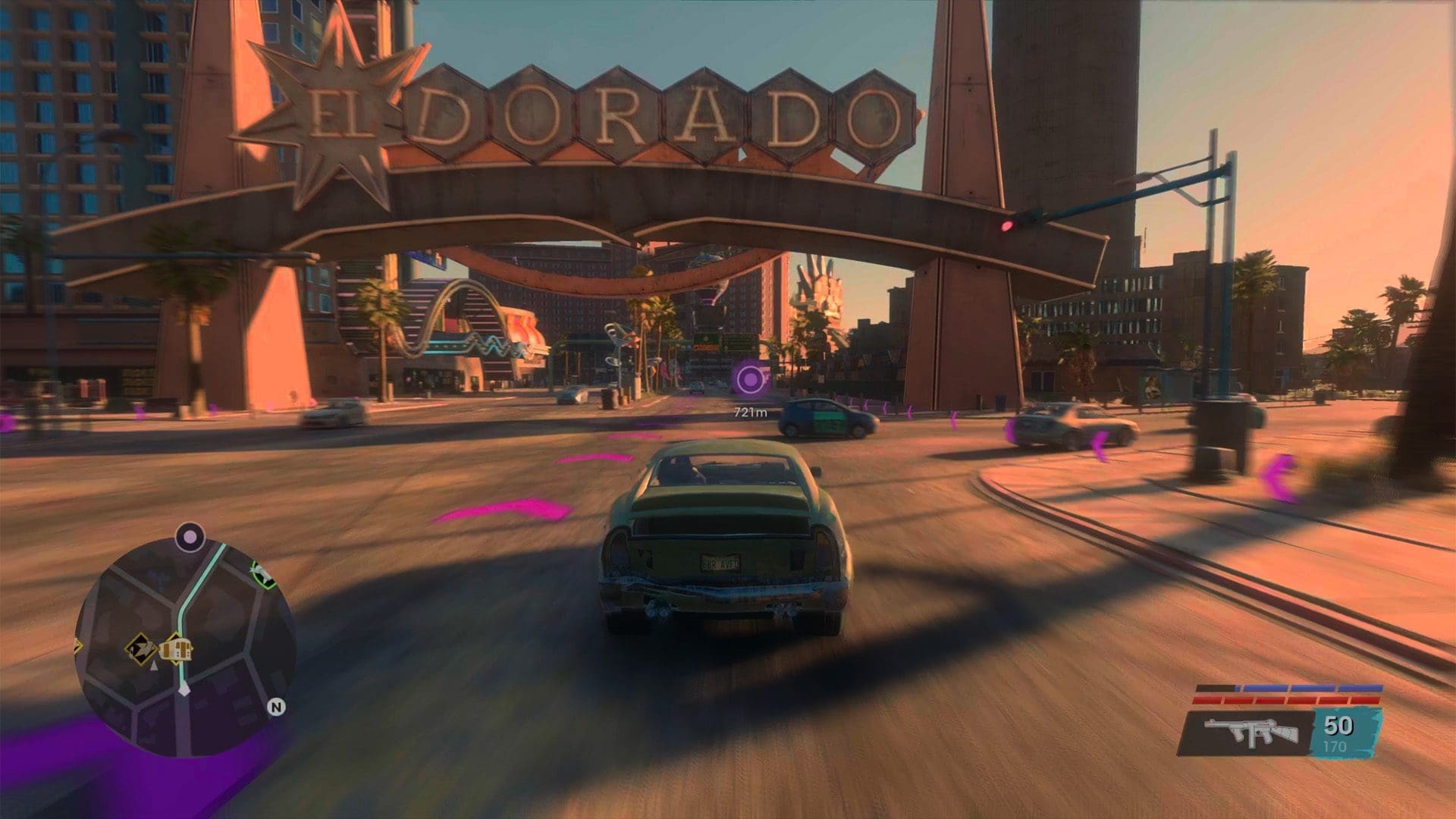The height and width of the screenshot is (819, 1456).
Task: Click the black diamond marker beside the chest
Action: pos(140,649)
